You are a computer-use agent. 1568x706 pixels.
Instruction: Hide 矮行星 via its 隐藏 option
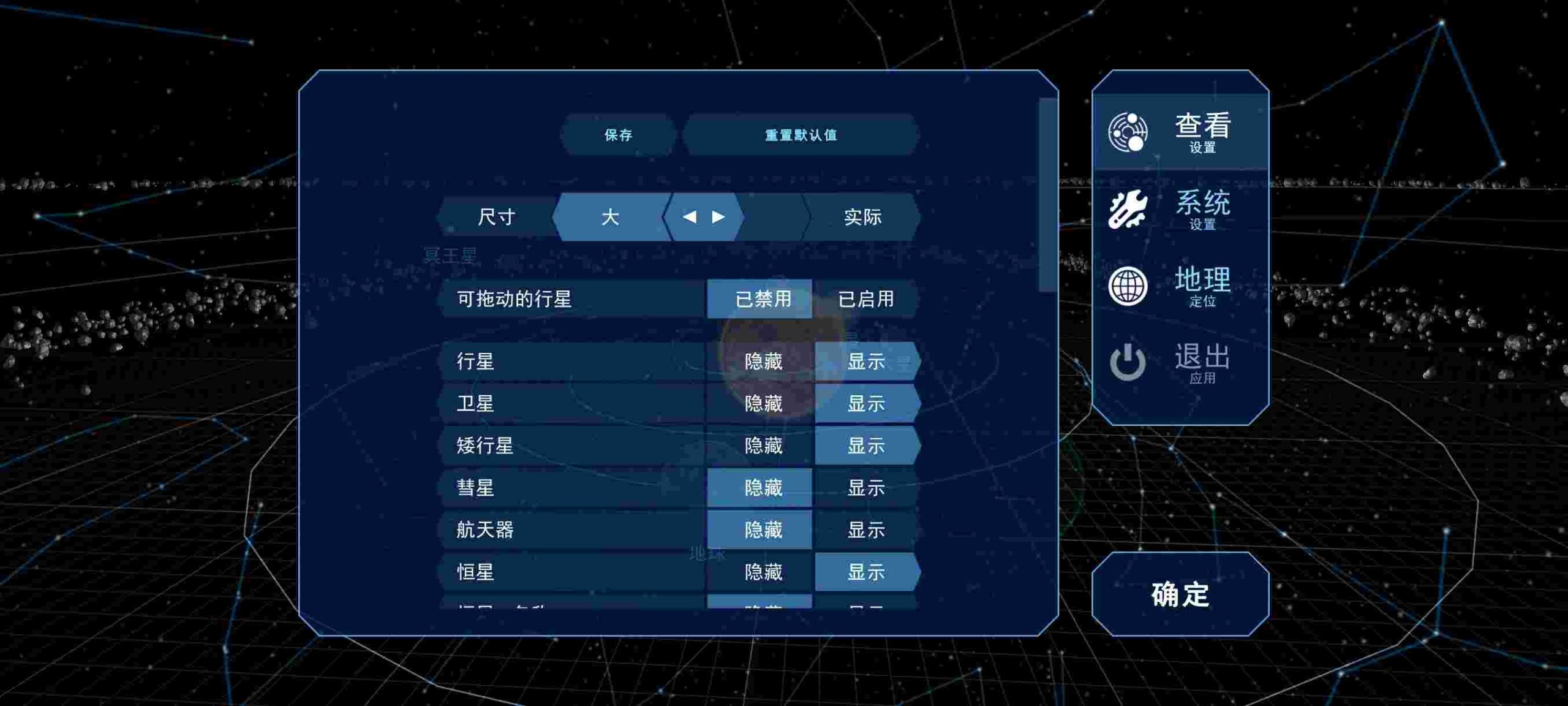[763, 446]
